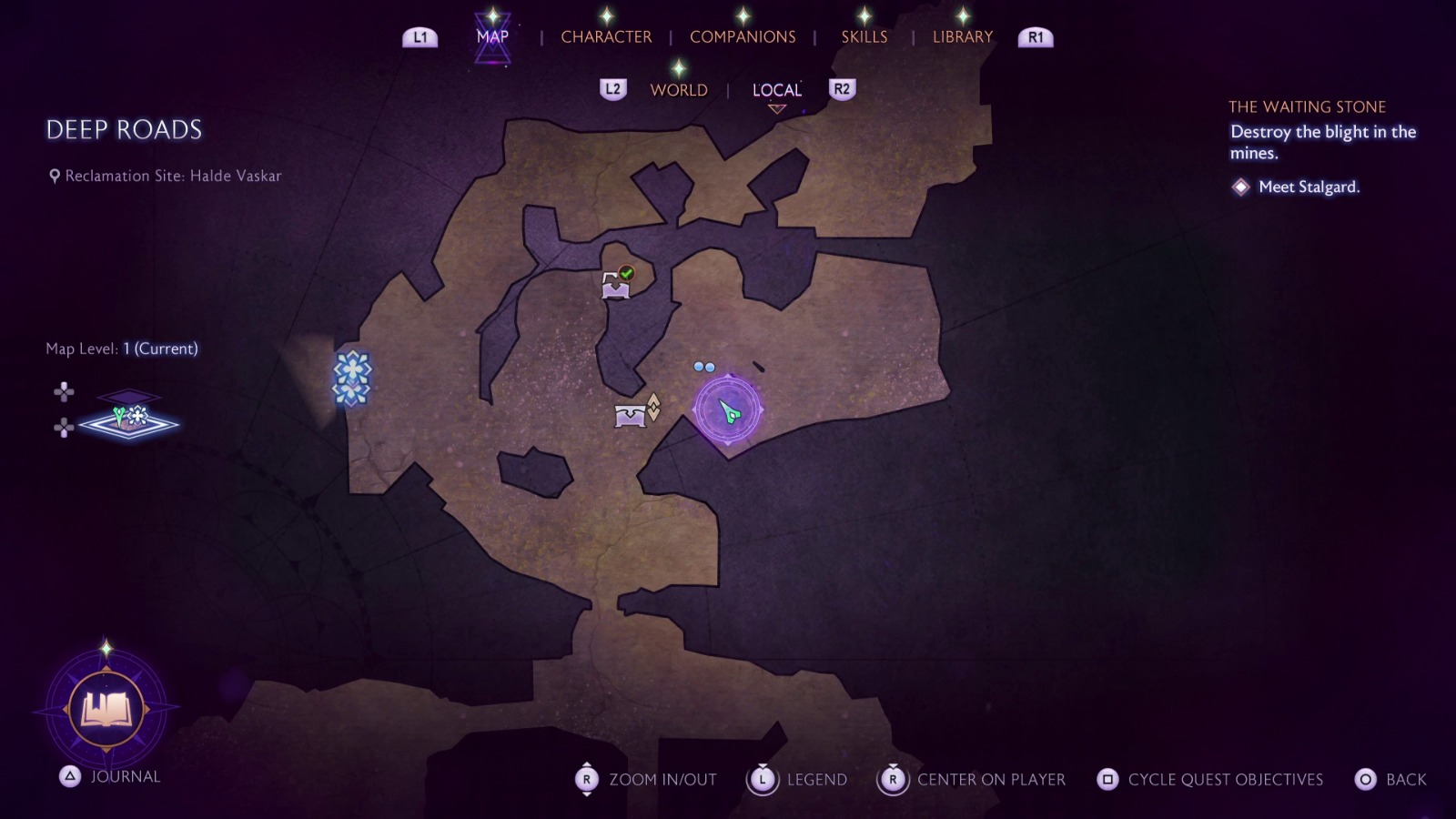Click the quest diamond beside Meet Stalgard
Screen dimensions: 1456x819
[1241, 187]
